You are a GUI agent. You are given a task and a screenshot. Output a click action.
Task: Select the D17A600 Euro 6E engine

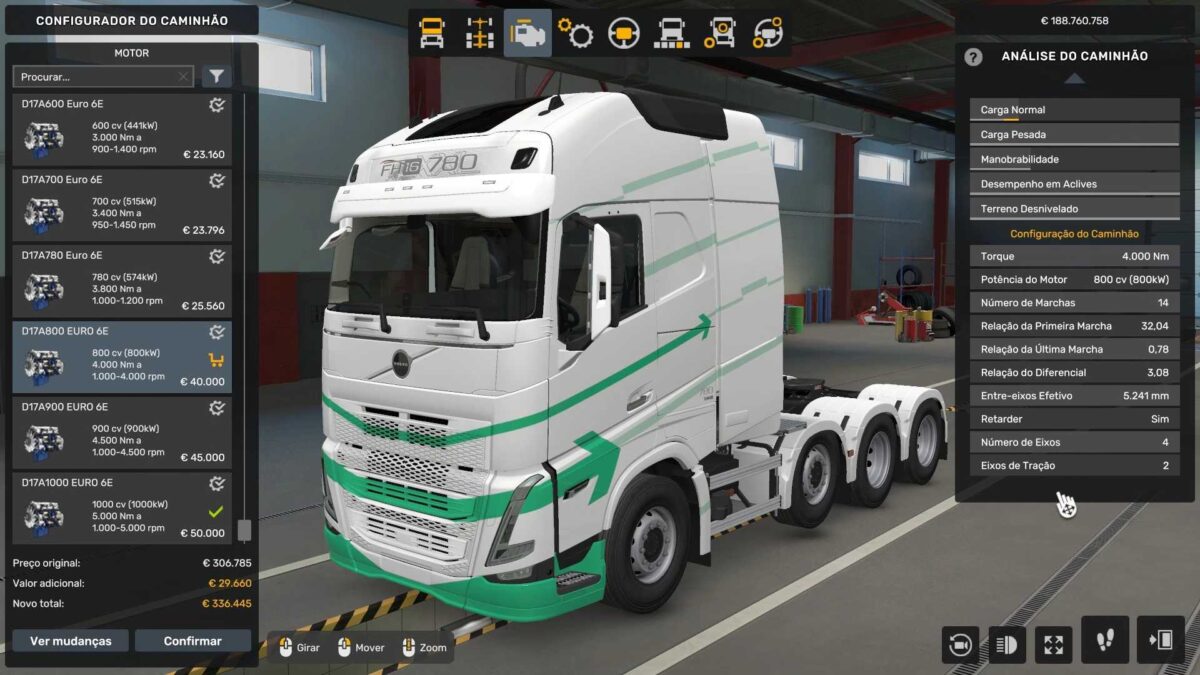click(121, 130)
